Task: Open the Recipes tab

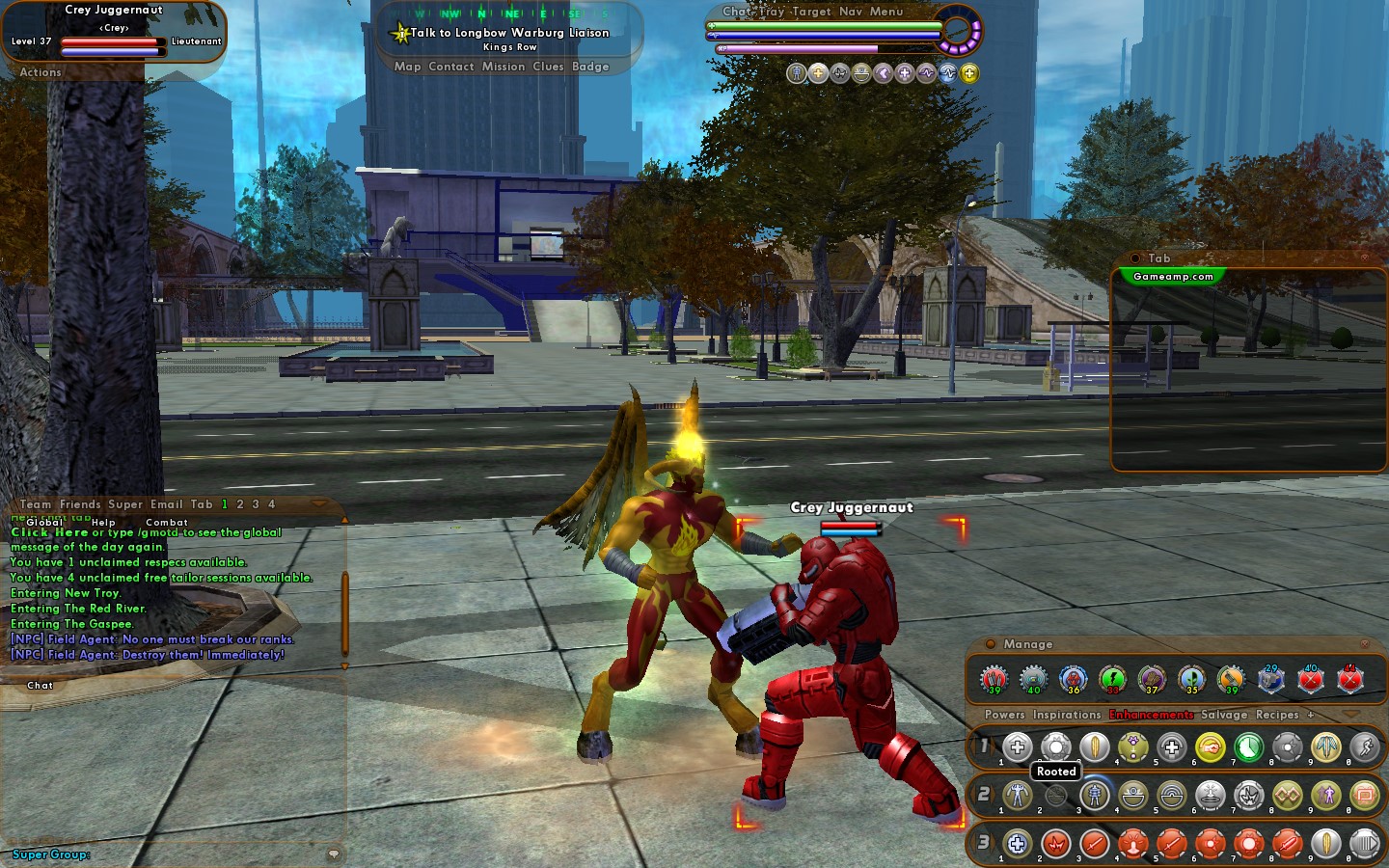Action: (x=1277, y=715)
